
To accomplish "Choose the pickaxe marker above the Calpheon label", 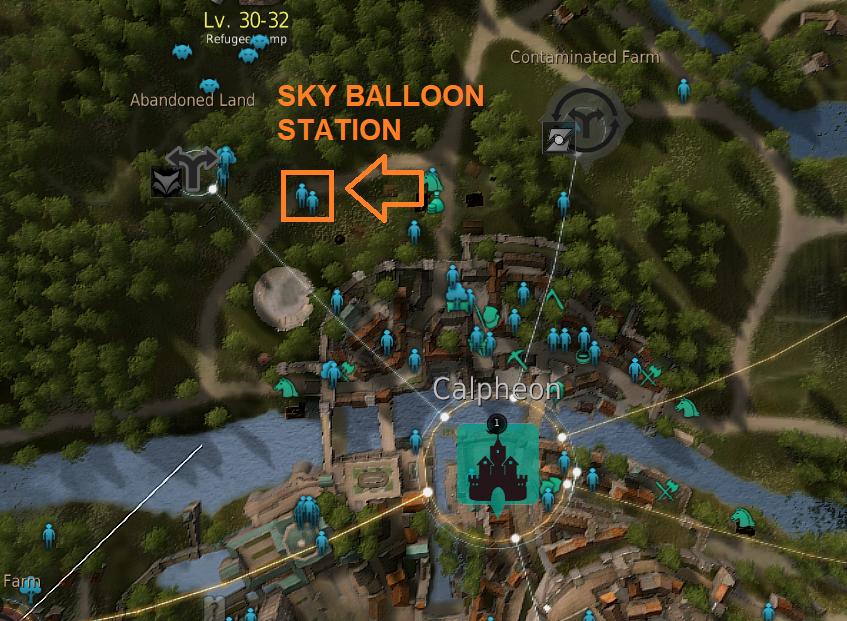I will (517, 359).
